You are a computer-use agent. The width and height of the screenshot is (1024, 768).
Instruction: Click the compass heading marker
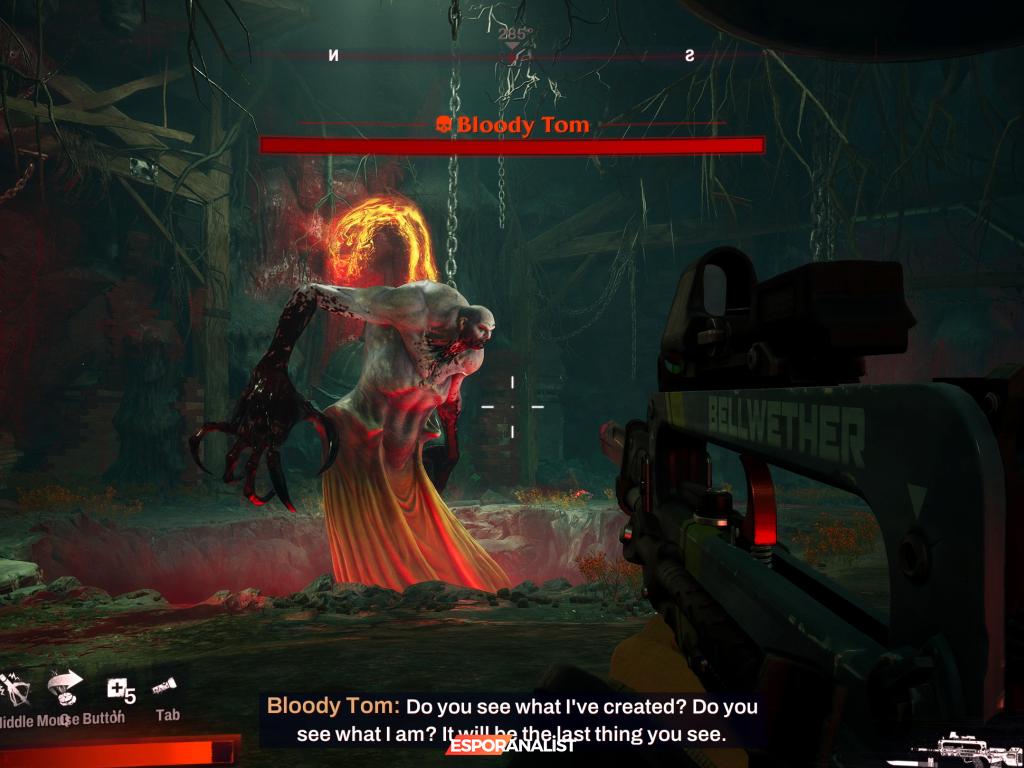coord(513,45)
